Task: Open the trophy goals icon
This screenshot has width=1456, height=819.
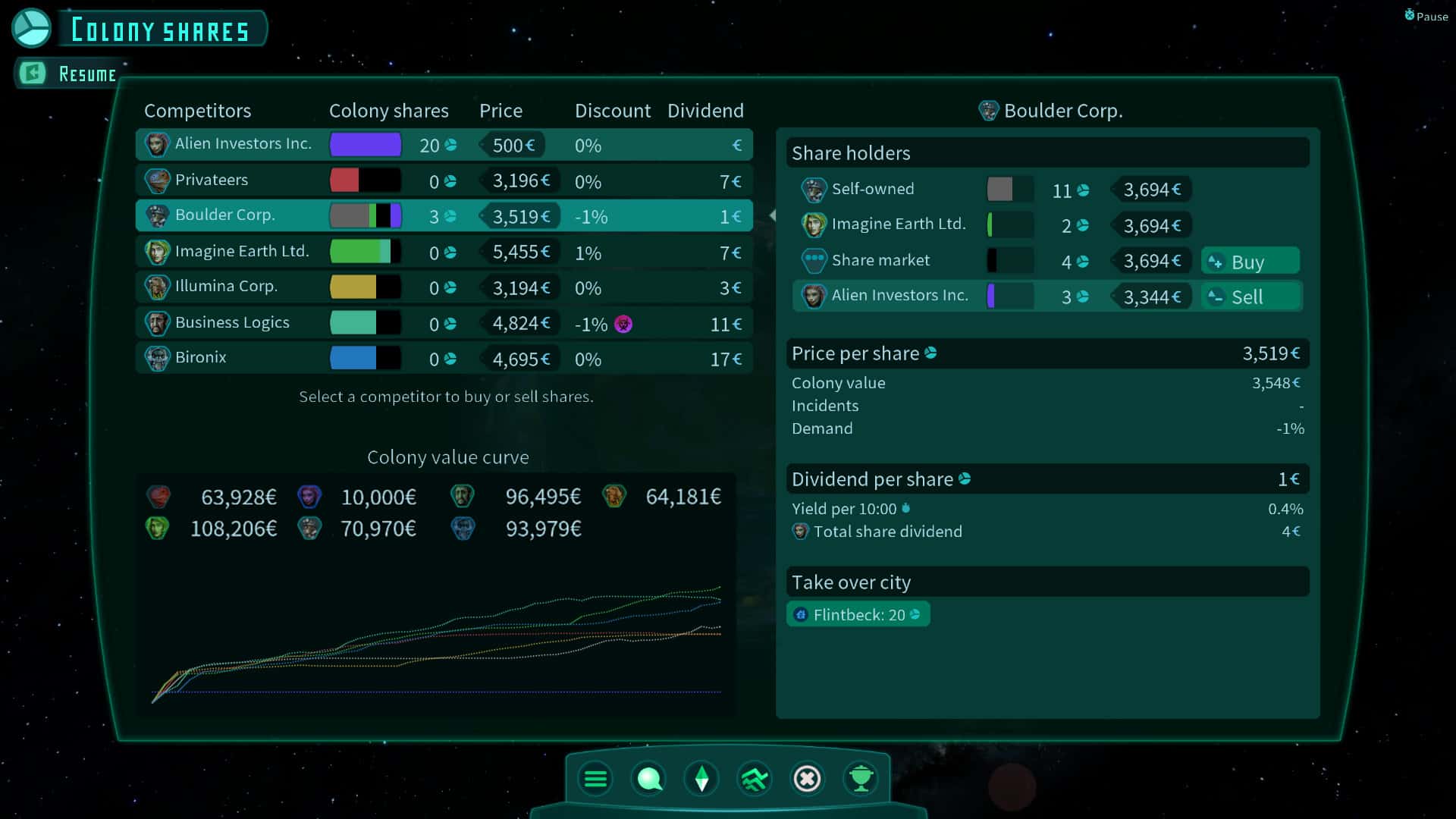Action: click(x=861, y=779)
